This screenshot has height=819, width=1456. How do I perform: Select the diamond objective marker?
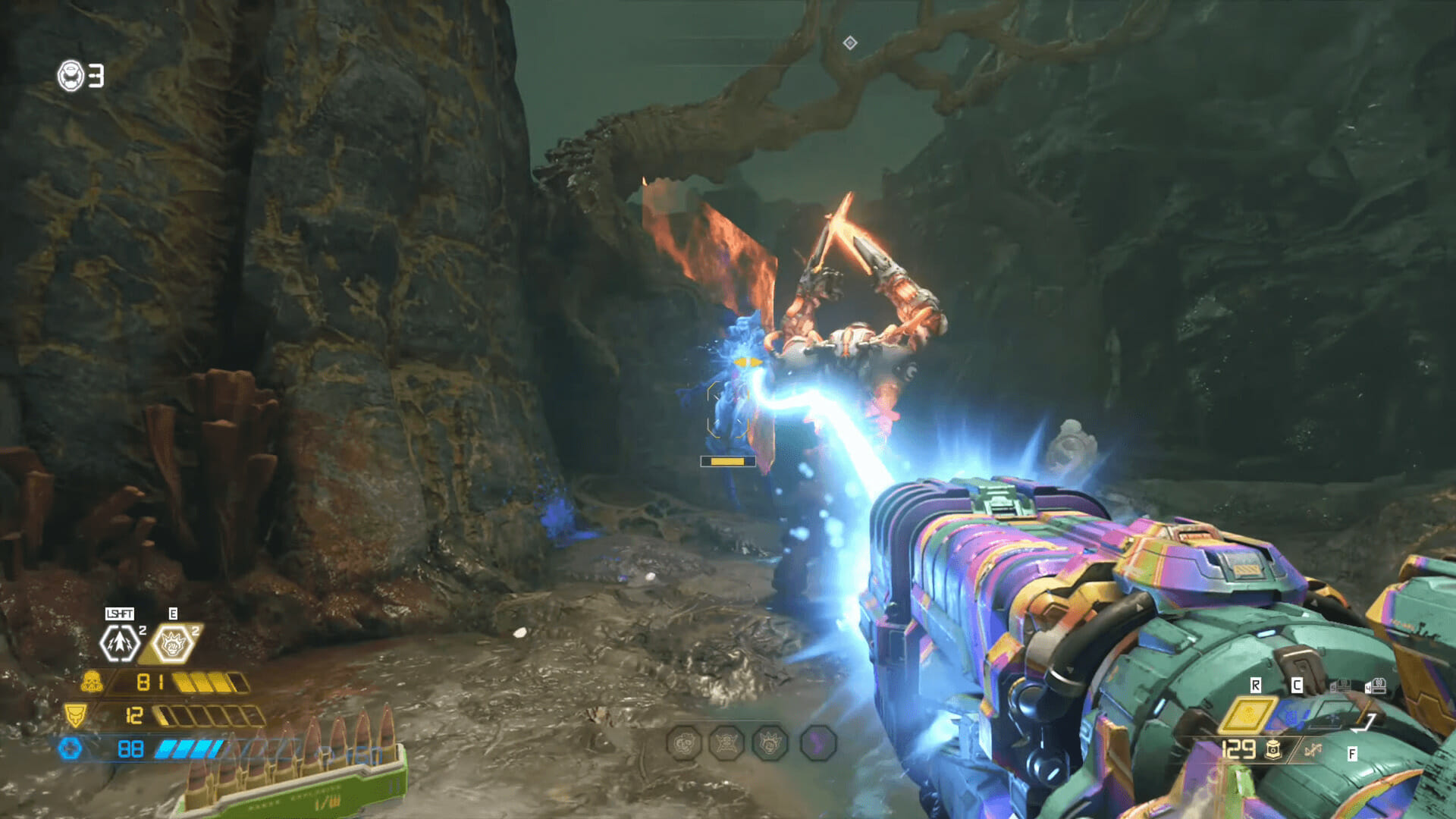(850, 43)
